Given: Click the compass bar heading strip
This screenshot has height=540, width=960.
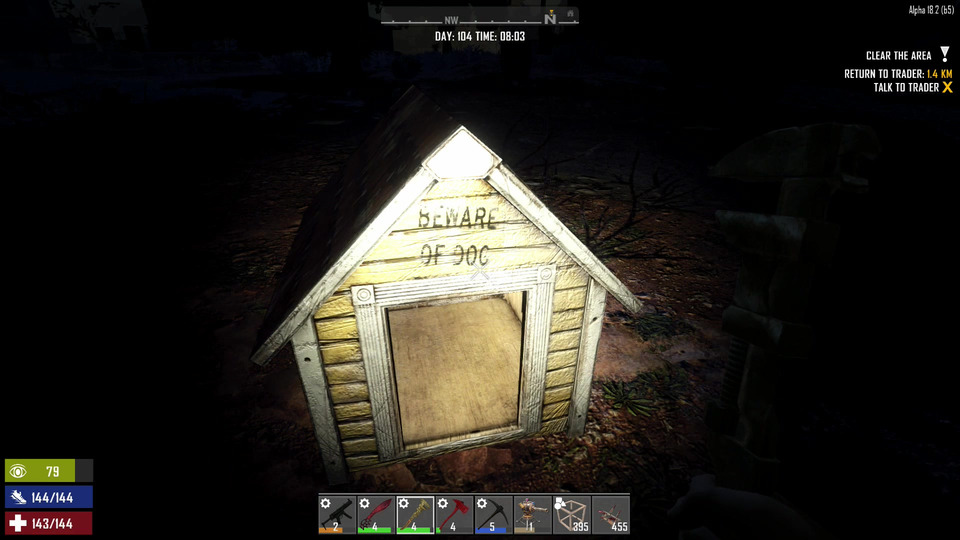Looking at the screenshot, I should tap(479, 18).
